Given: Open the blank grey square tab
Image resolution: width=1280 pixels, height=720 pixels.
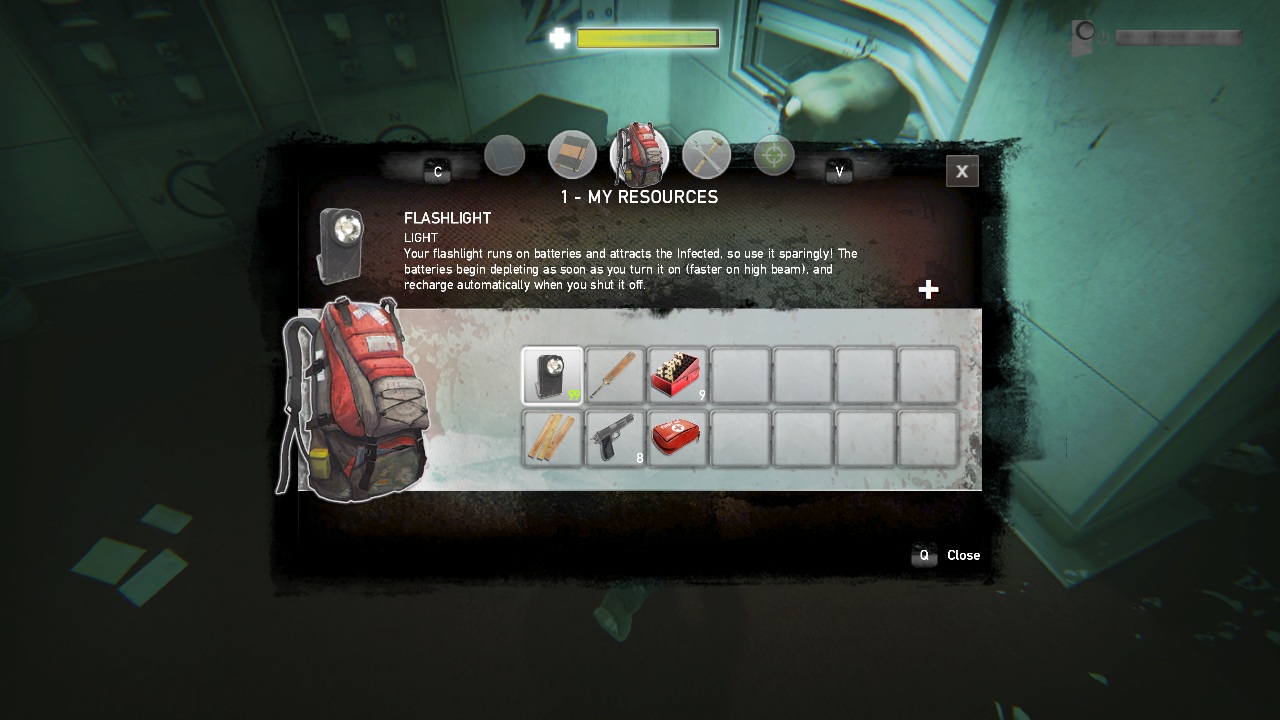Looking at the screenshot, I should pos(505,156).
